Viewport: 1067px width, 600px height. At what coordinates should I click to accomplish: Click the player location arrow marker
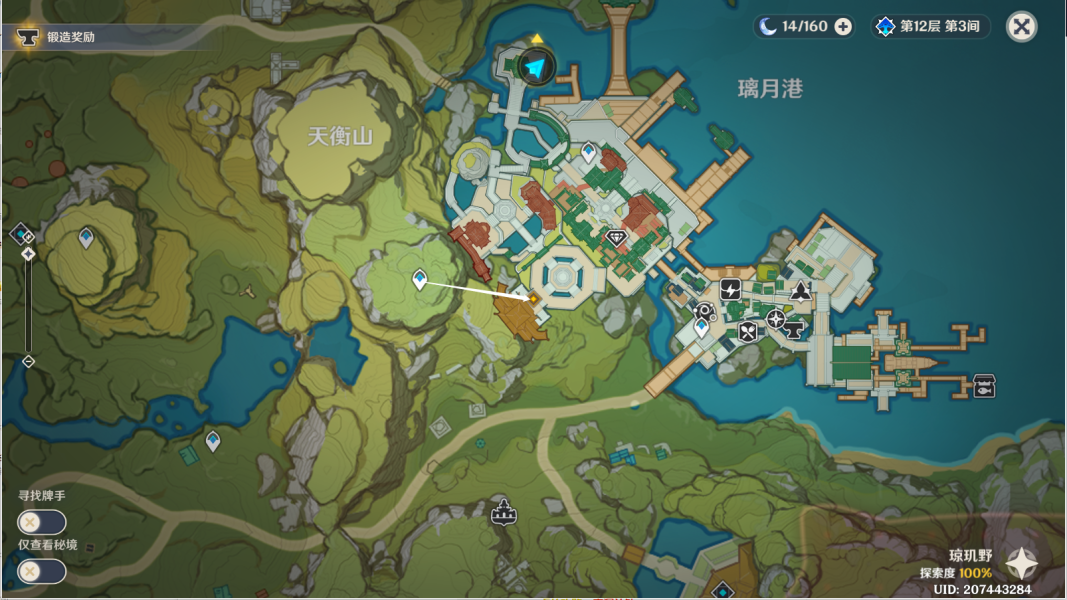coord(537,68)
